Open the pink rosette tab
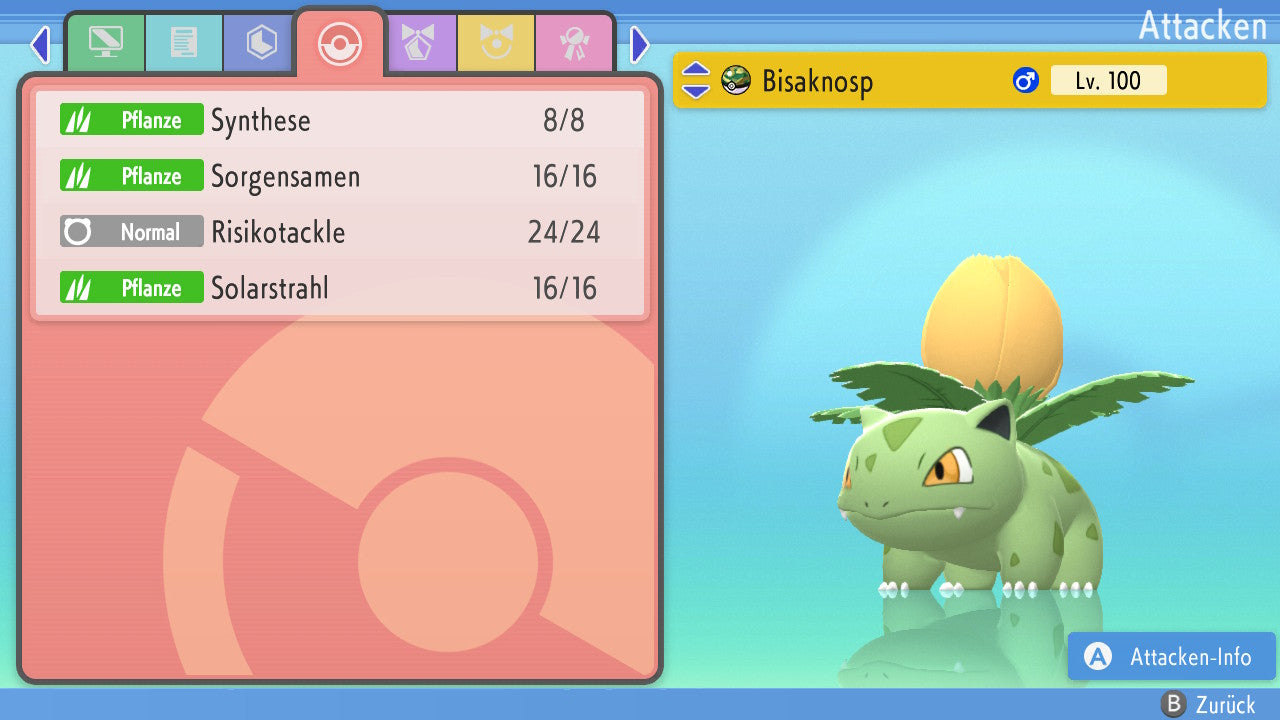 coord(574,42)
